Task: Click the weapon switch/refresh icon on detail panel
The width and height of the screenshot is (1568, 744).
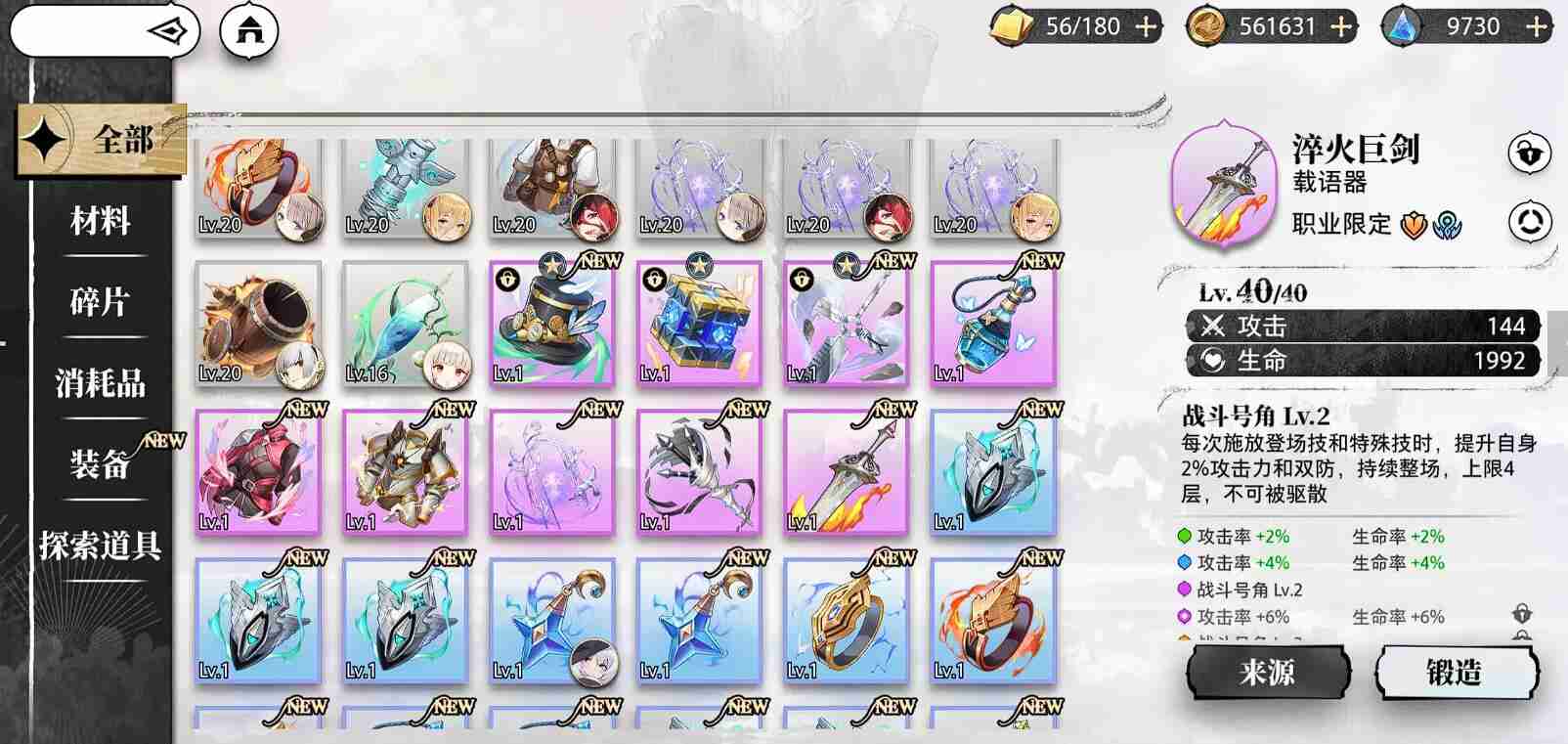Action: pyautogui.click(x=1528, y=219)
